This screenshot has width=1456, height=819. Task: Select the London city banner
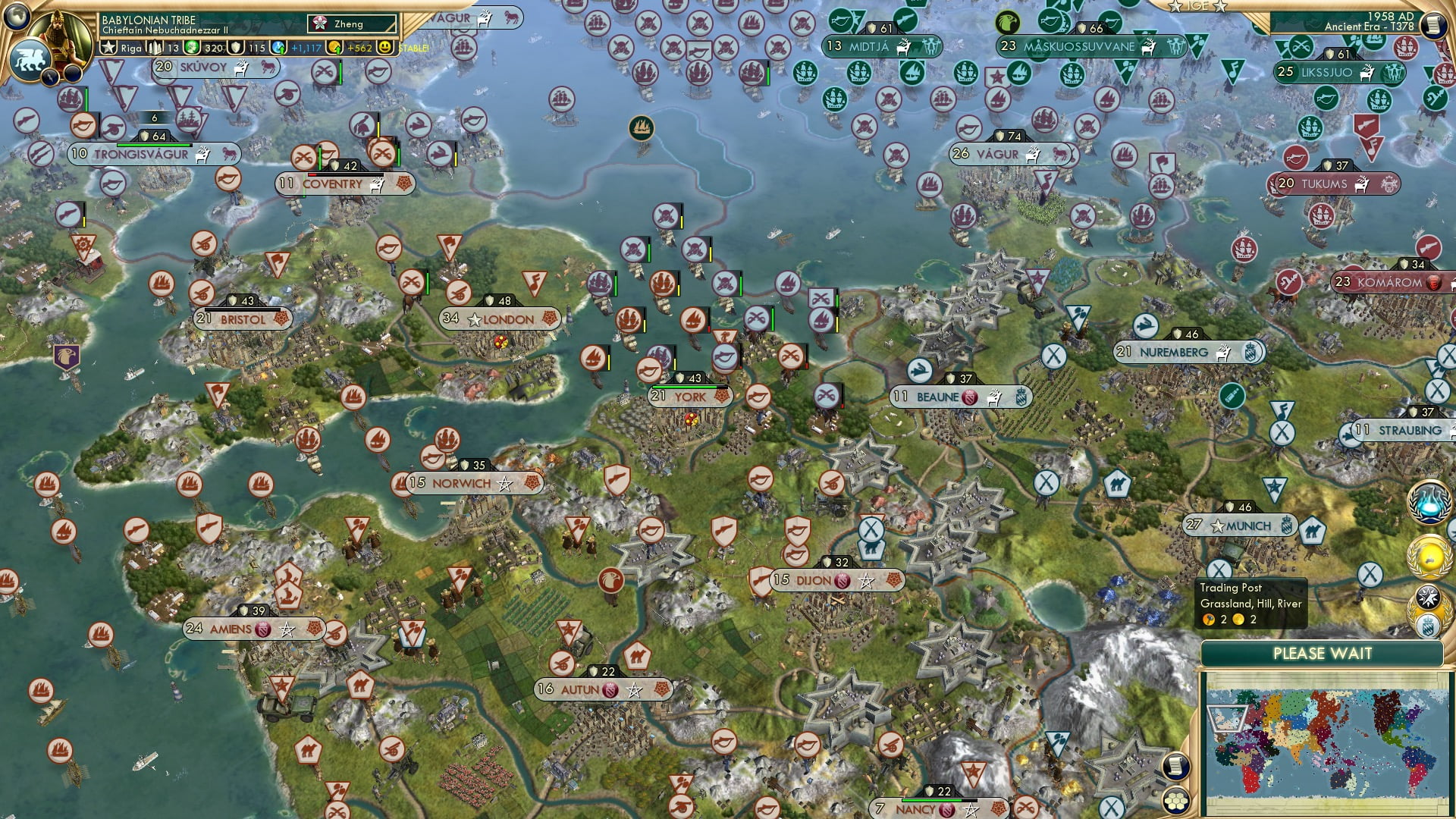[499, 319]
